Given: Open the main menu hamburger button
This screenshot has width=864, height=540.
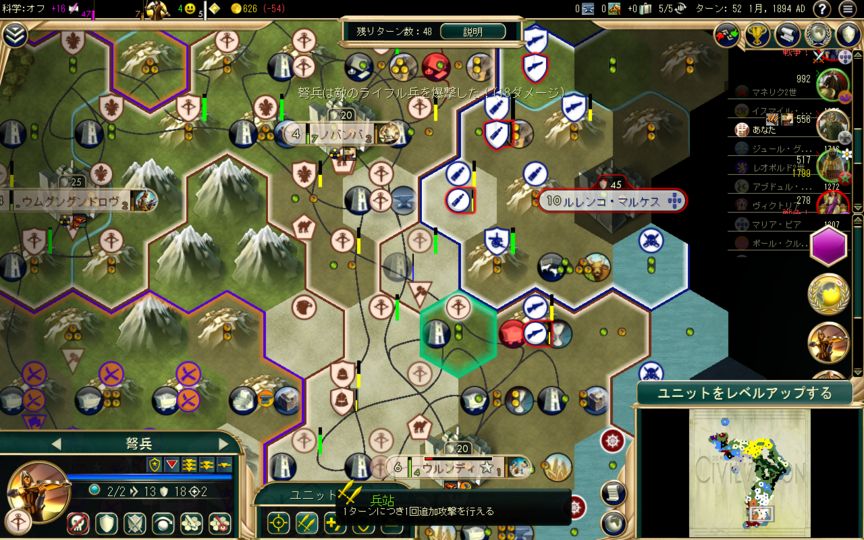Looking at the screenshot, I should (849, 9).
